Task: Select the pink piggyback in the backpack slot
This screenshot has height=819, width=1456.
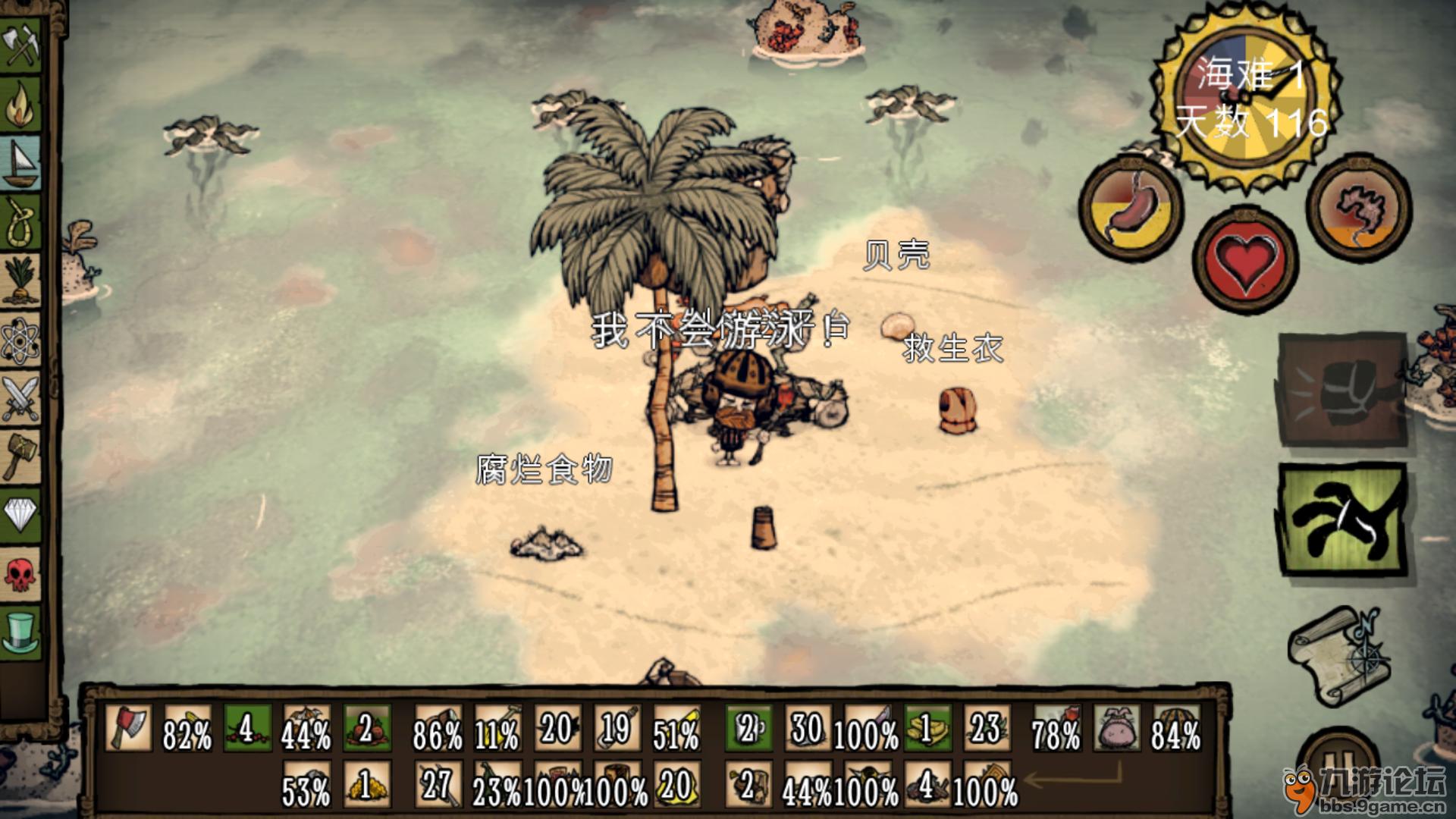Action: (x=1116, y=728)
